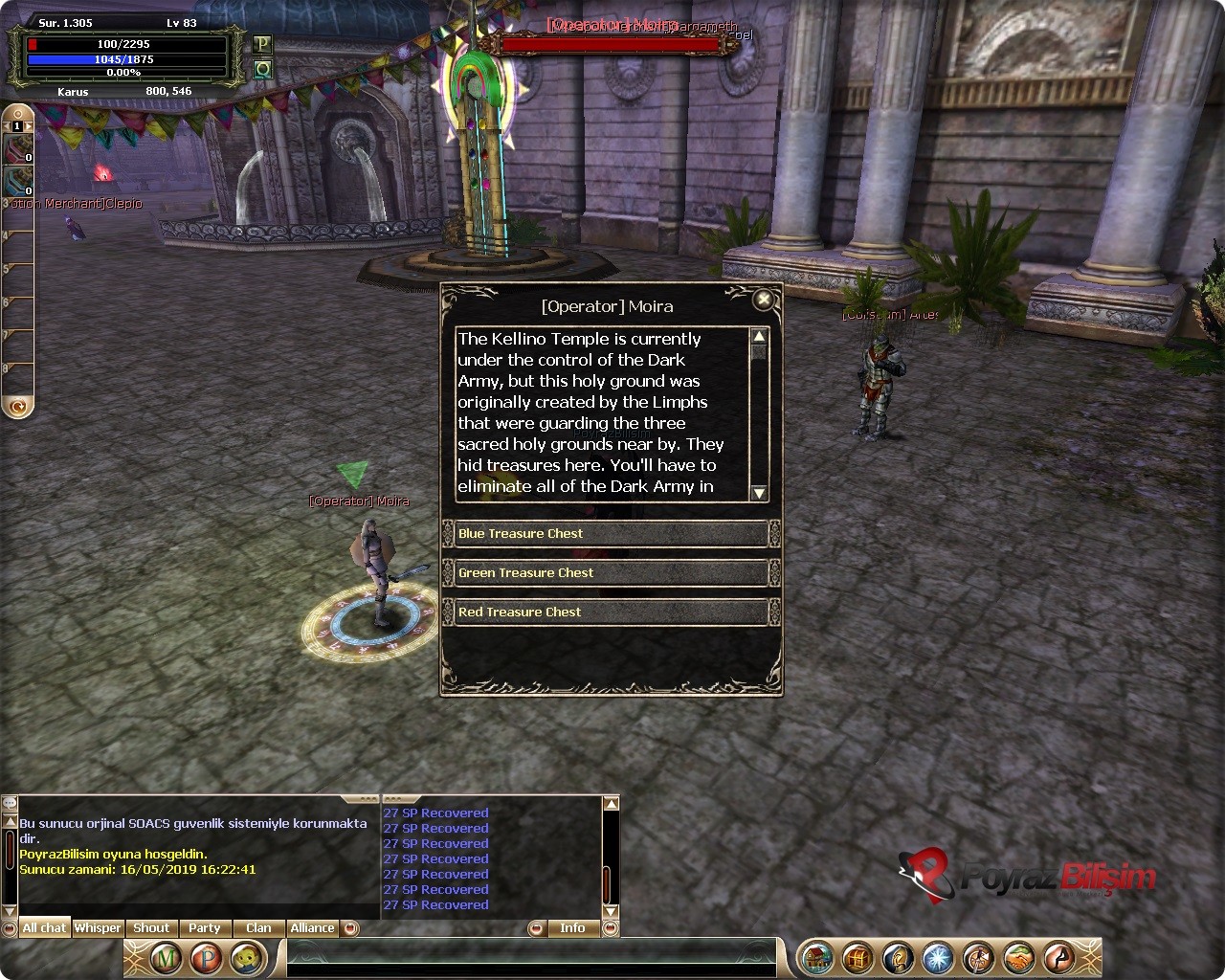Click the dialogue text scroll-up arrow

[759, 337]
